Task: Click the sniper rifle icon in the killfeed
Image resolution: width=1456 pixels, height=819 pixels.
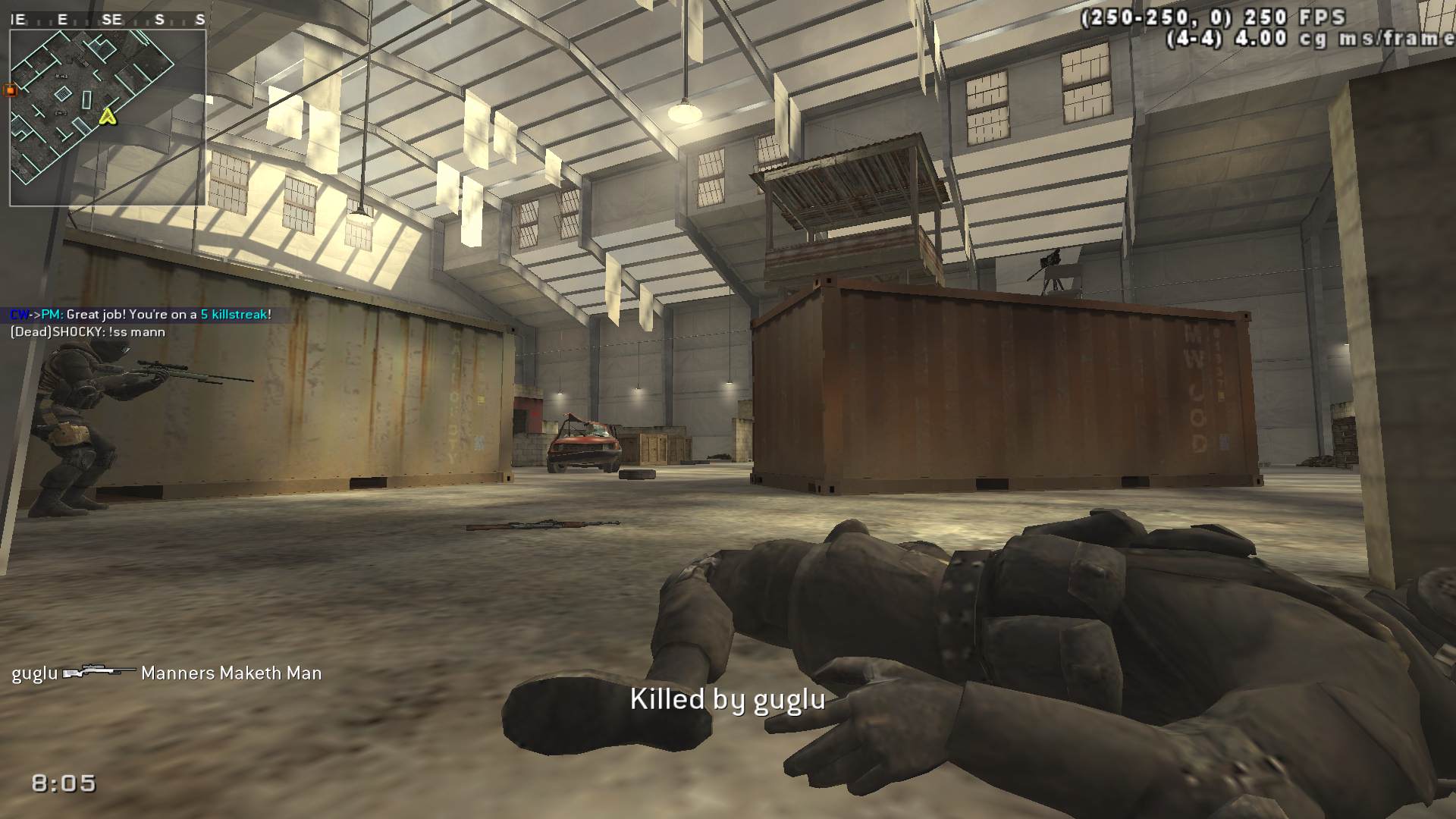Action: point(99,672)
